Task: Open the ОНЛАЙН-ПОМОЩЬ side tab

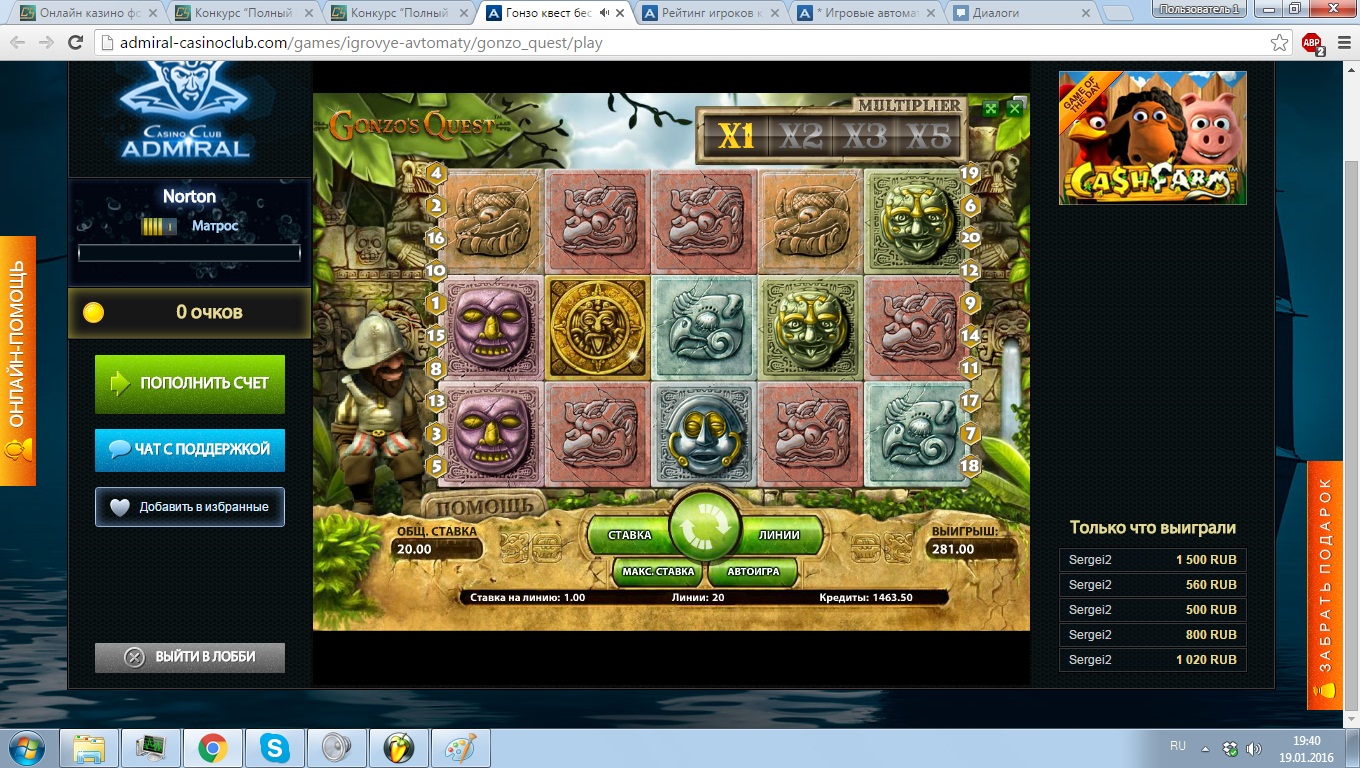Action: [x=17, y=360]
